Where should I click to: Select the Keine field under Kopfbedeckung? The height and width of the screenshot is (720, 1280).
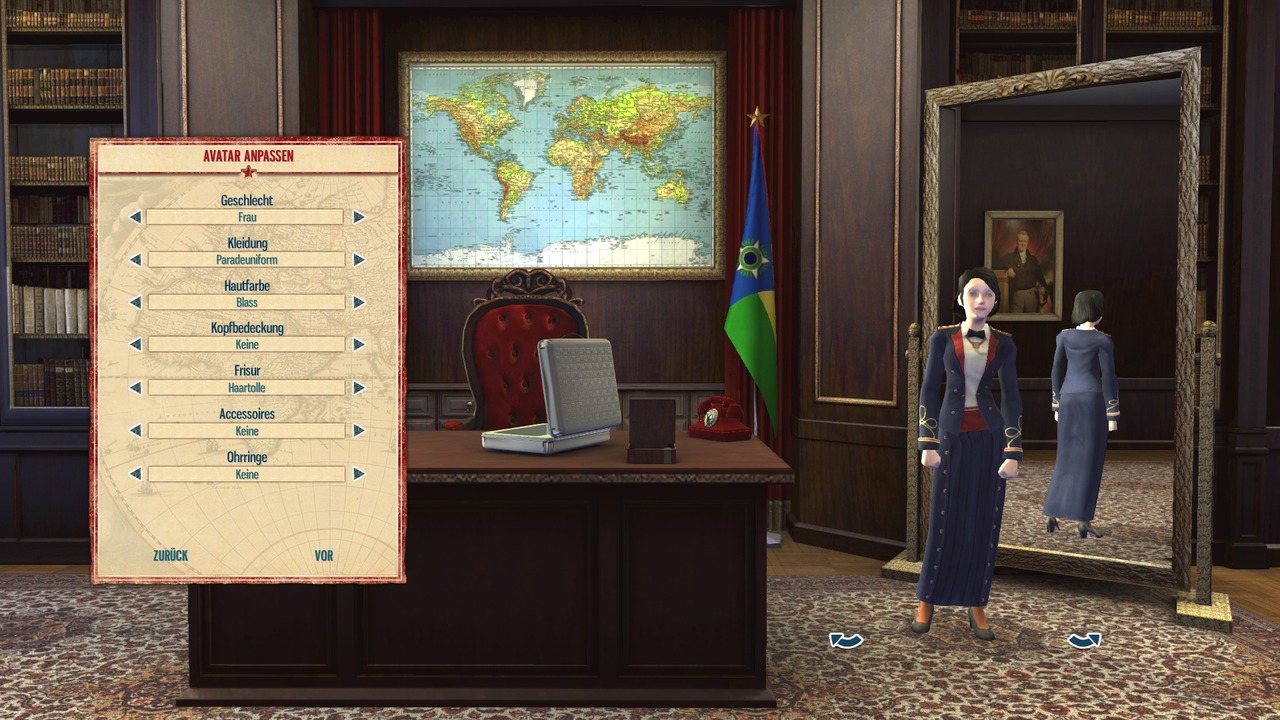coord(246,344)
